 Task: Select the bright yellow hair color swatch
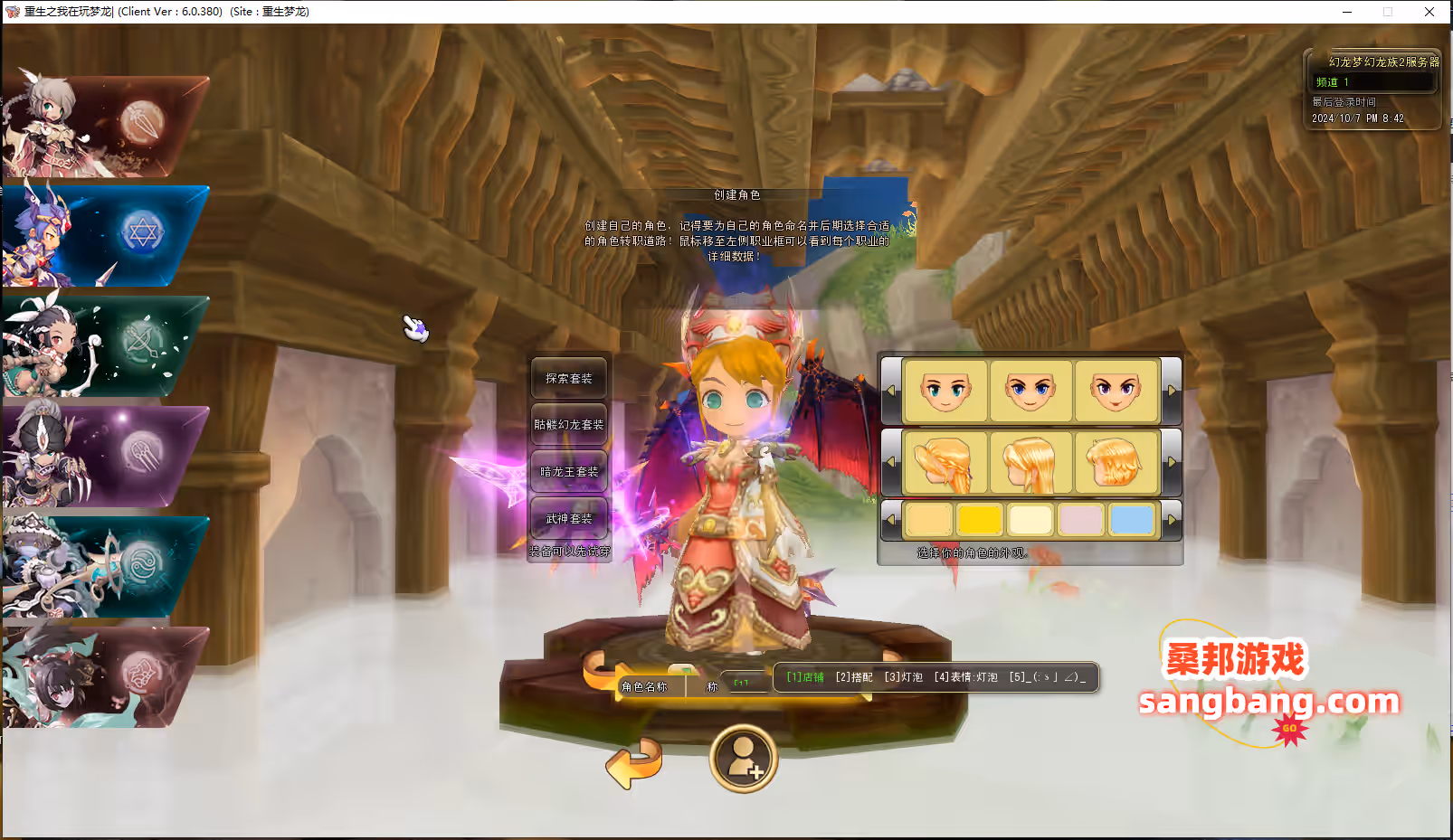coord(979,518)
